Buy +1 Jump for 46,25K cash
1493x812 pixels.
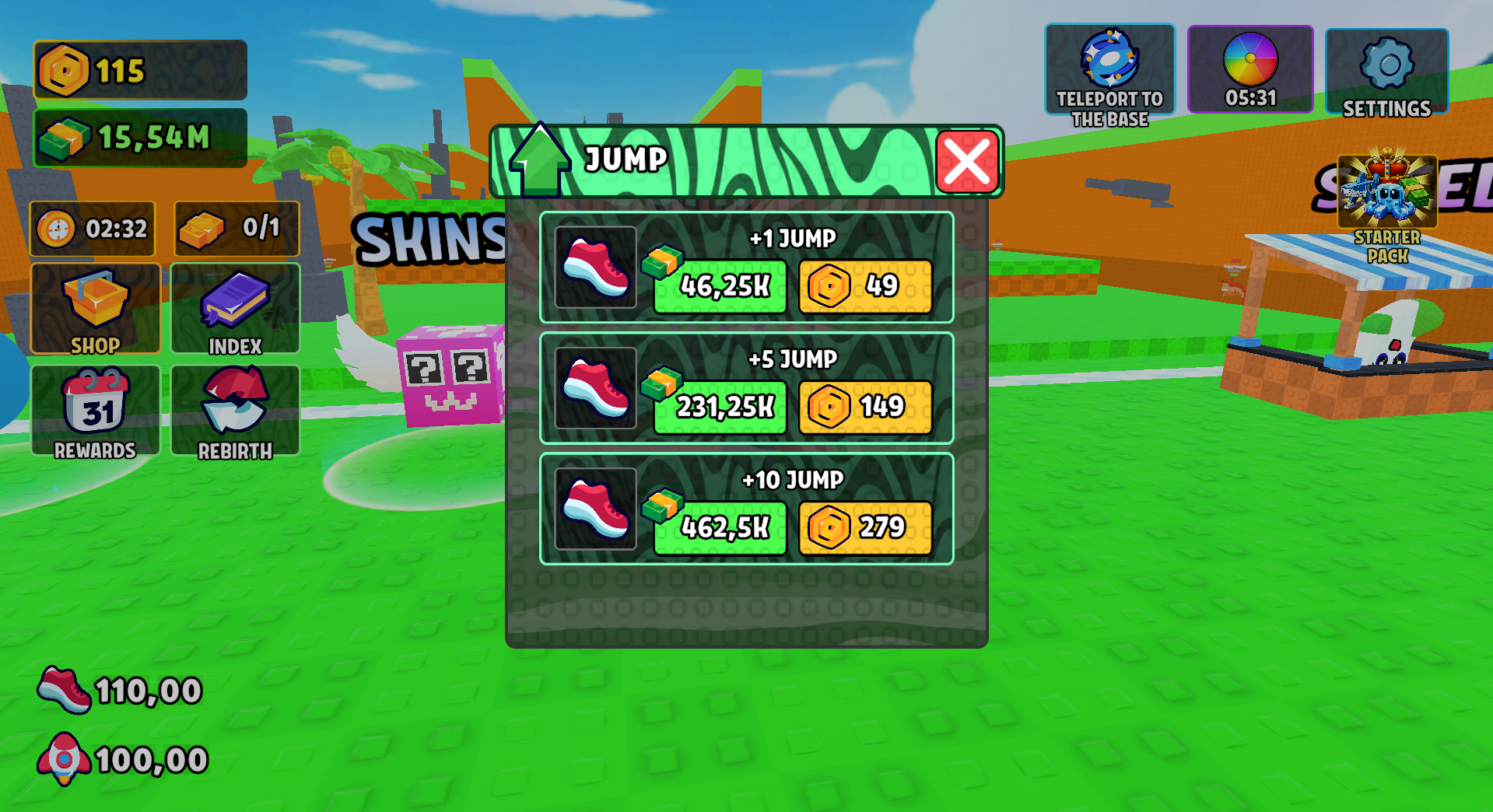click(x=718, y=286)
